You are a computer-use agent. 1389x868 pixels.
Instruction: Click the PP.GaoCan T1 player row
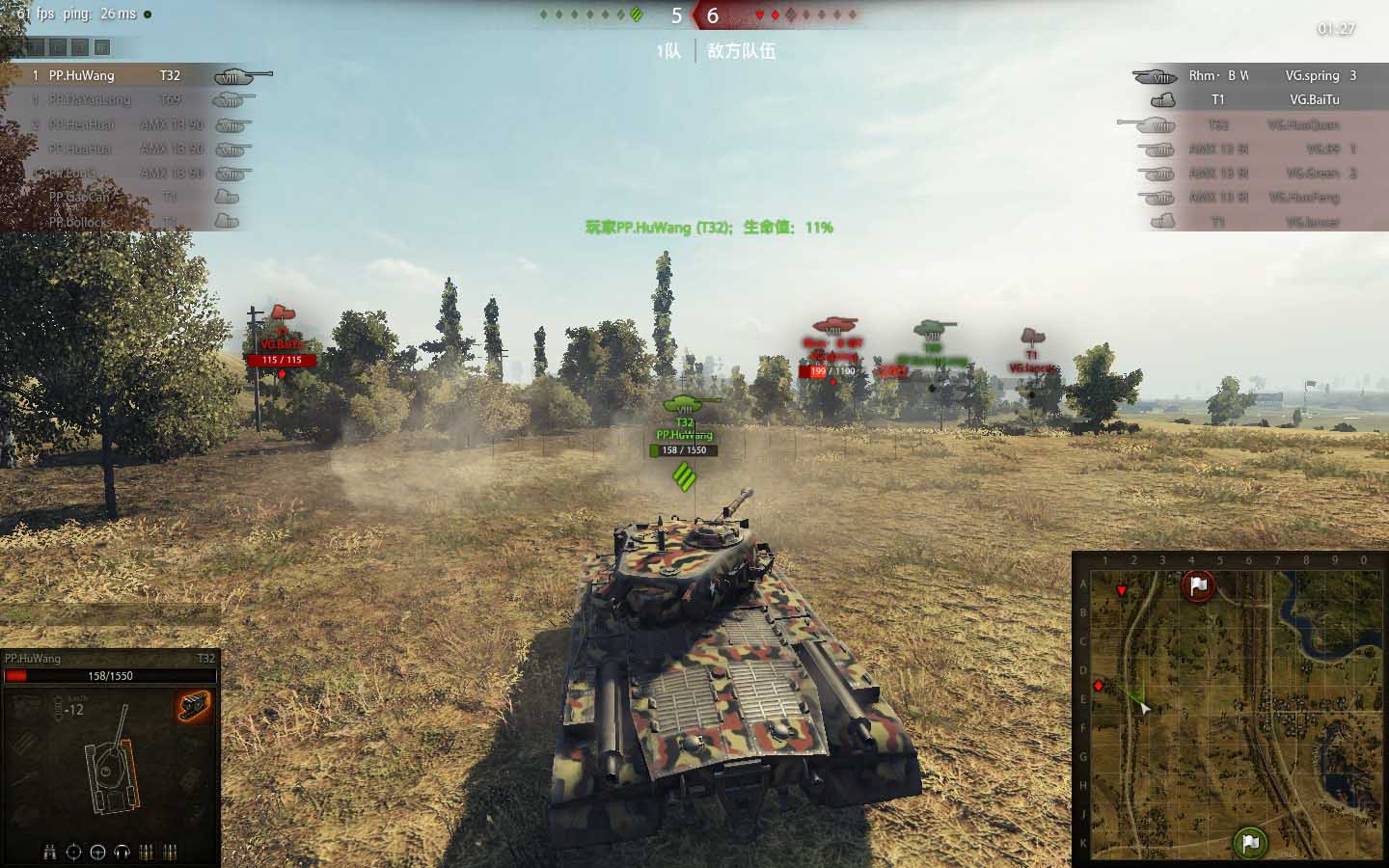tap(125, 197)
